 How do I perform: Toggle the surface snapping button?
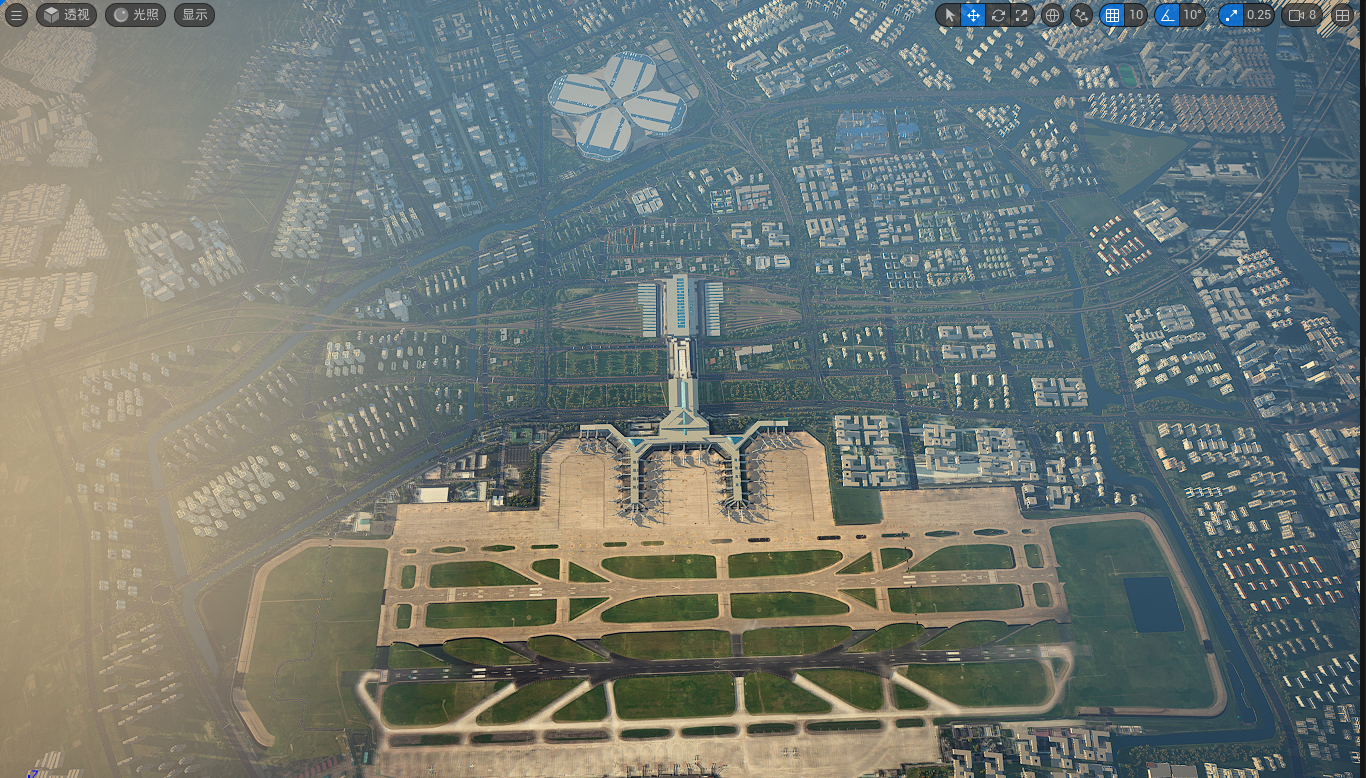pyautogui.click(x=1081, y=15)
